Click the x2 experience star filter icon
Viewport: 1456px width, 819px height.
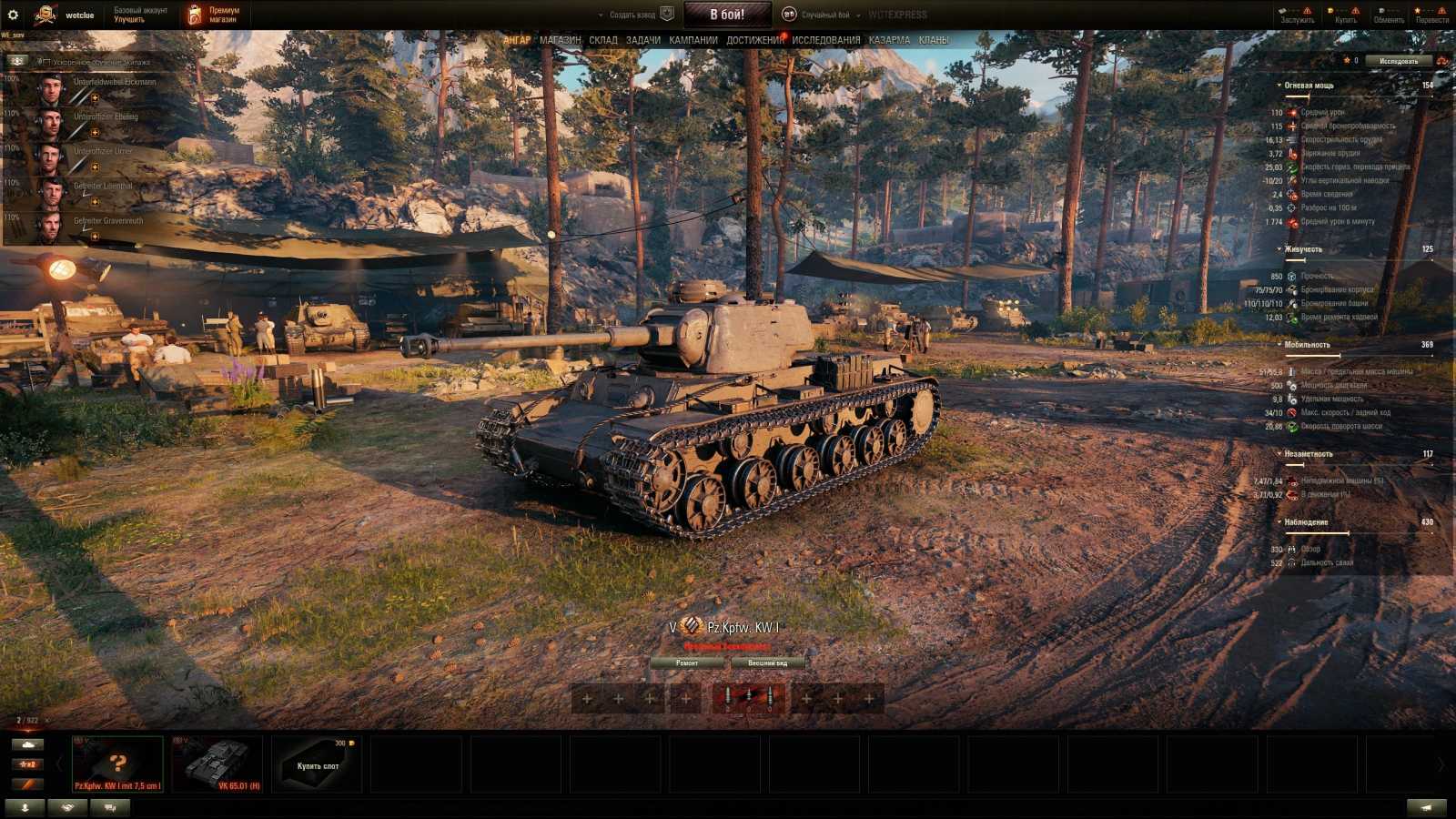(x=25, y=763)
